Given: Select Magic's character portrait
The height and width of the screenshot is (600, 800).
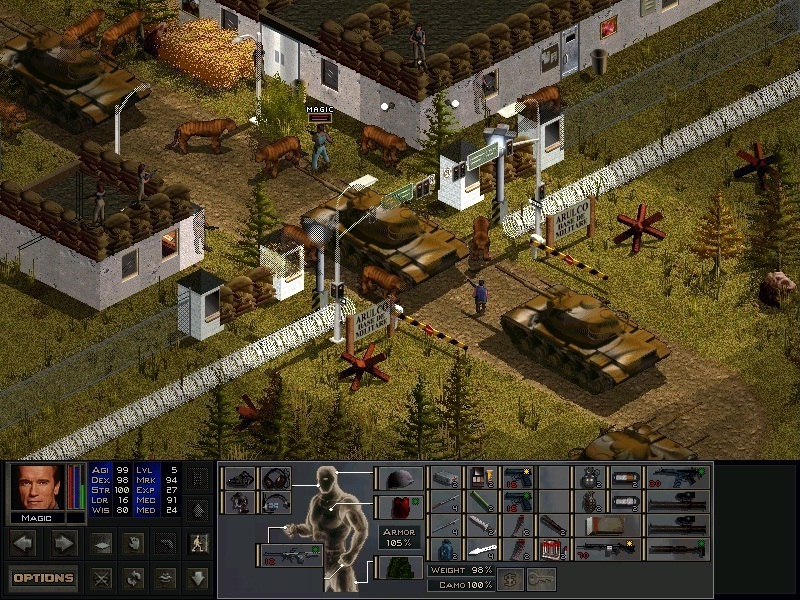Looking at the screenshot, I should [37, 488].
